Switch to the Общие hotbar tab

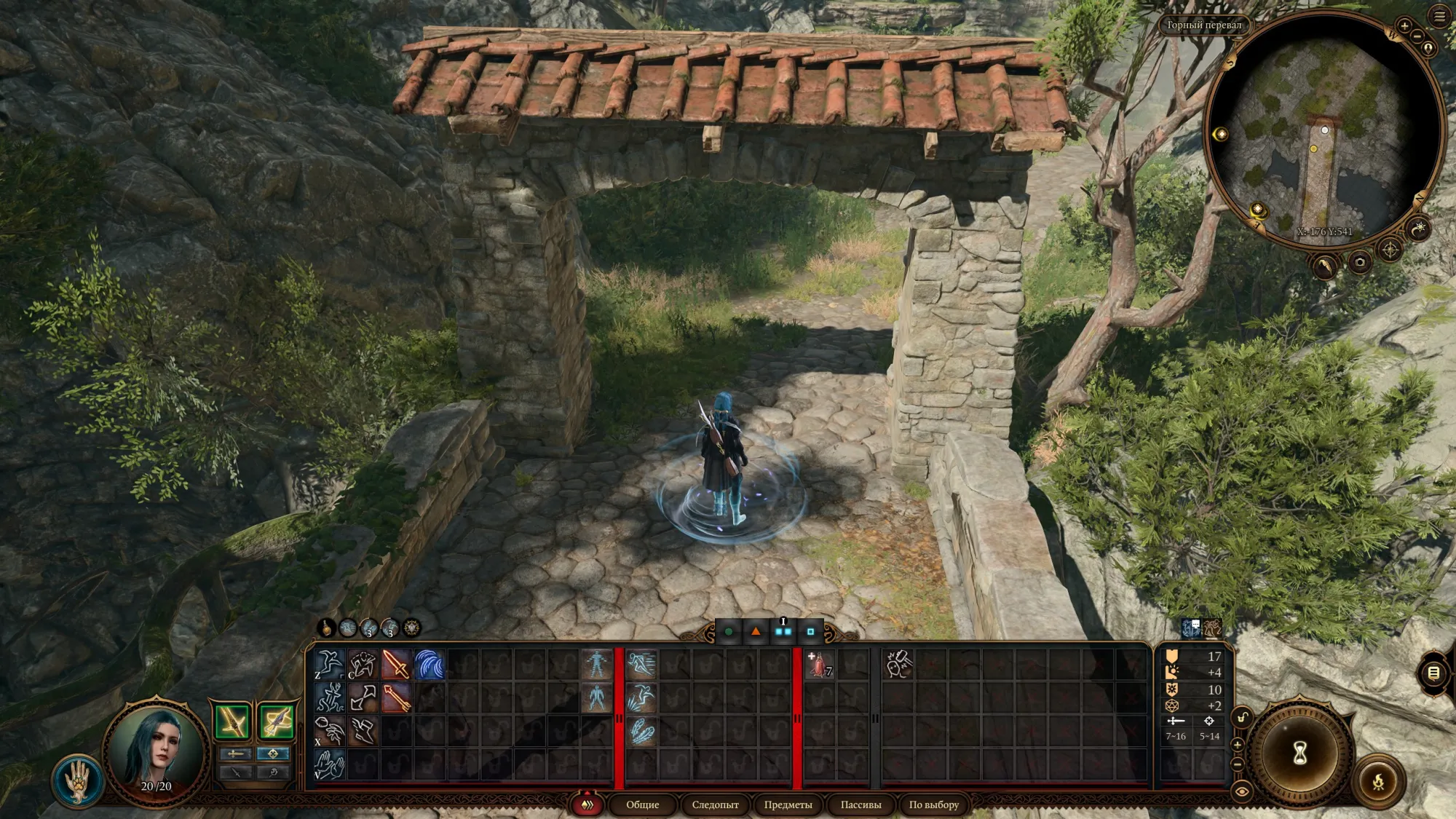point(642,804)
